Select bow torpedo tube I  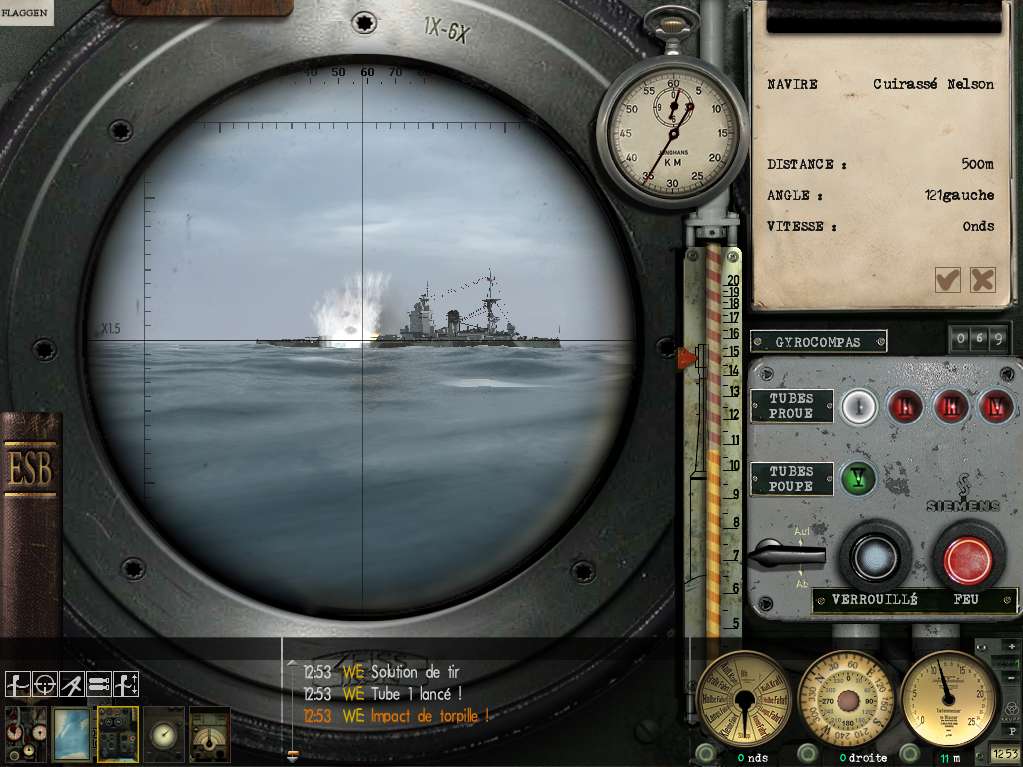pos(858,406)
